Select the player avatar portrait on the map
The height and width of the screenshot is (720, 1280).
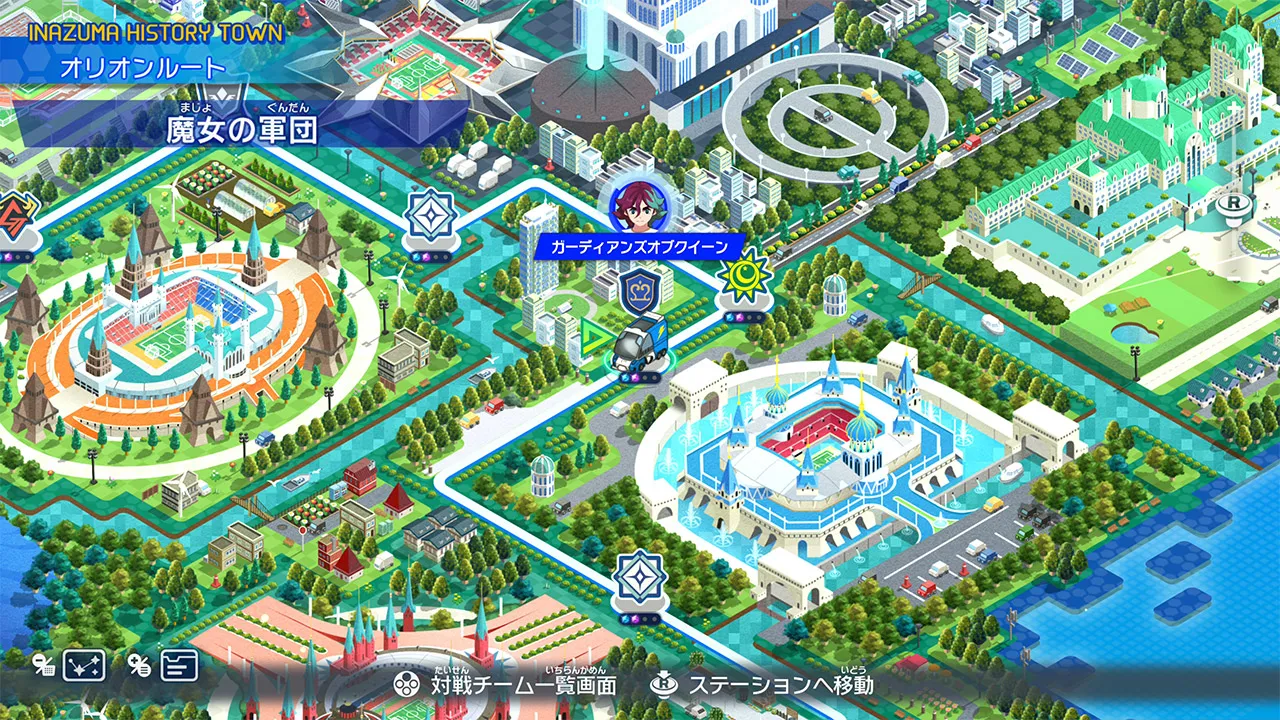638,207
